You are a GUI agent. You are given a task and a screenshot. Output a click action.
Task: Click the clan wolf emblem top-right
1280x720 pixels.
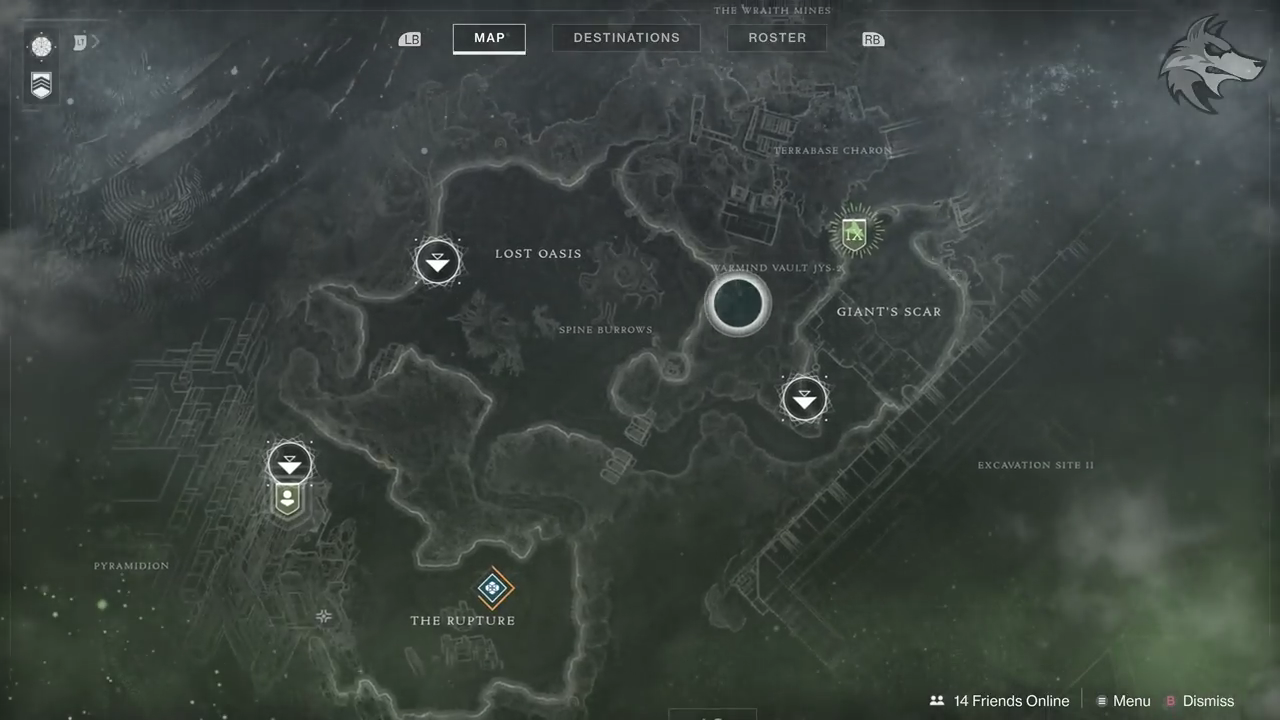coord(1211,62)
